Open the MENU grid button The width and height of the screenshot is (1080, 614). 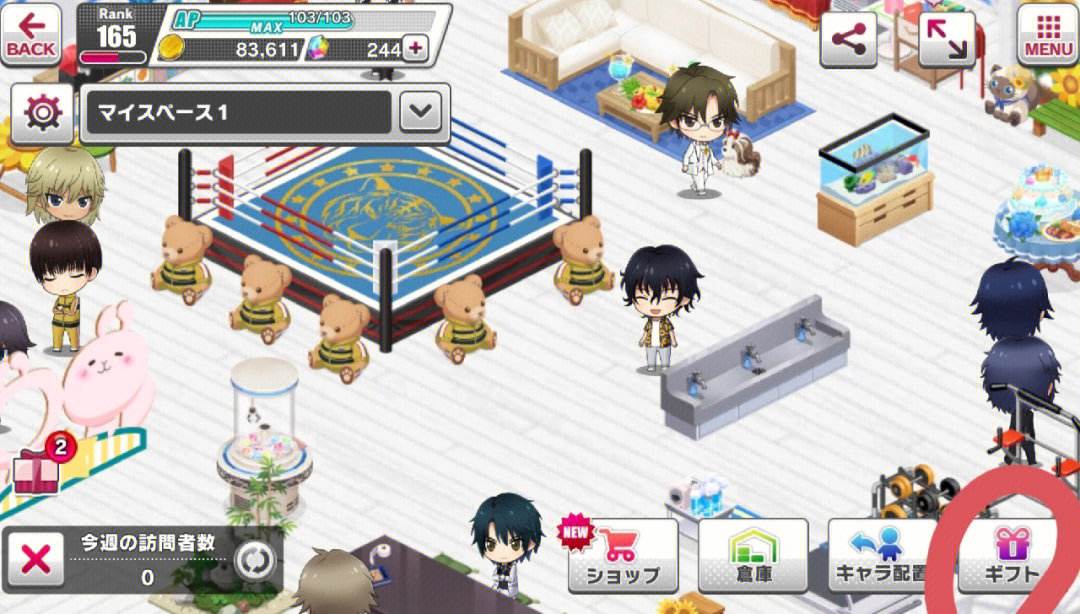pos(1048,35)
